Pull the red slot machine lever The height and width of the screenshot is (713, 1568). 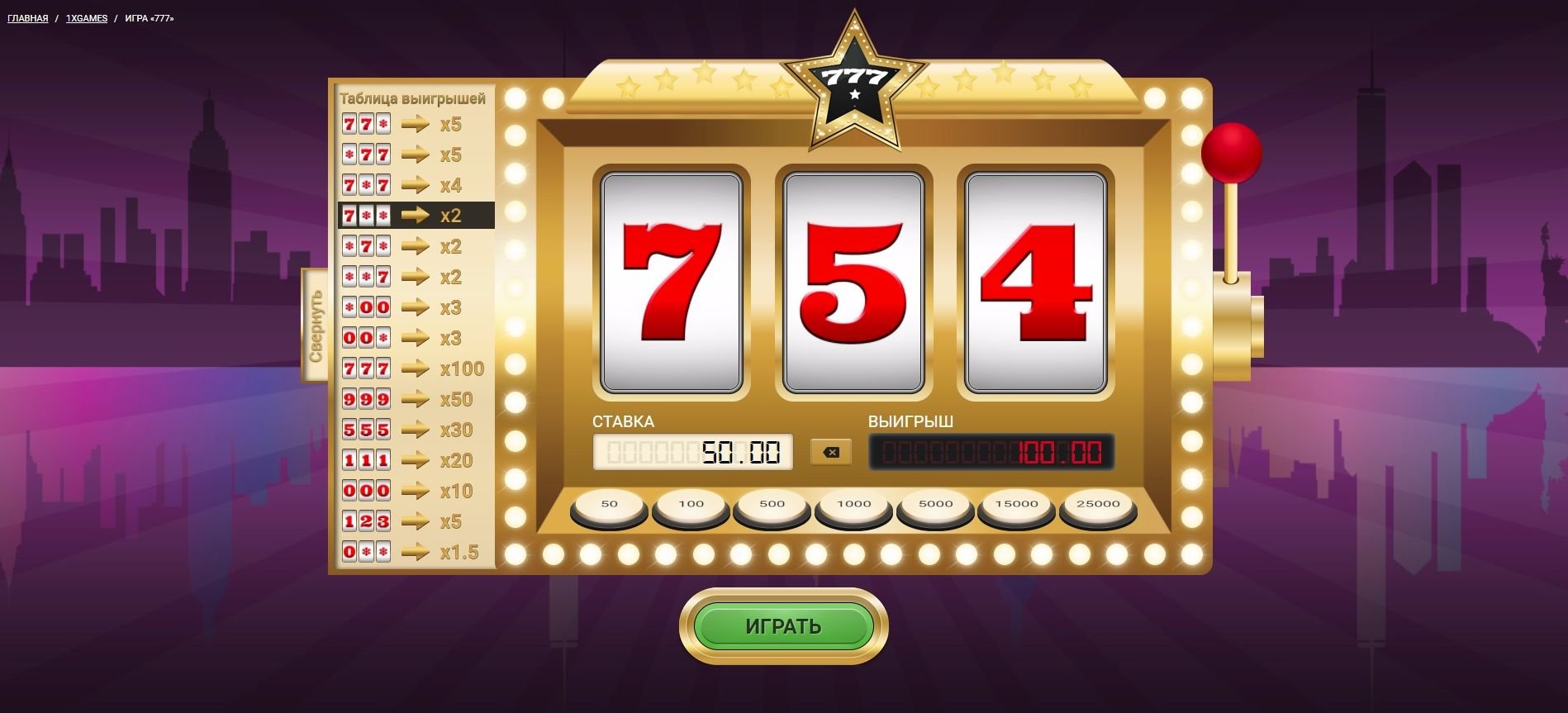click(1231, 153)
